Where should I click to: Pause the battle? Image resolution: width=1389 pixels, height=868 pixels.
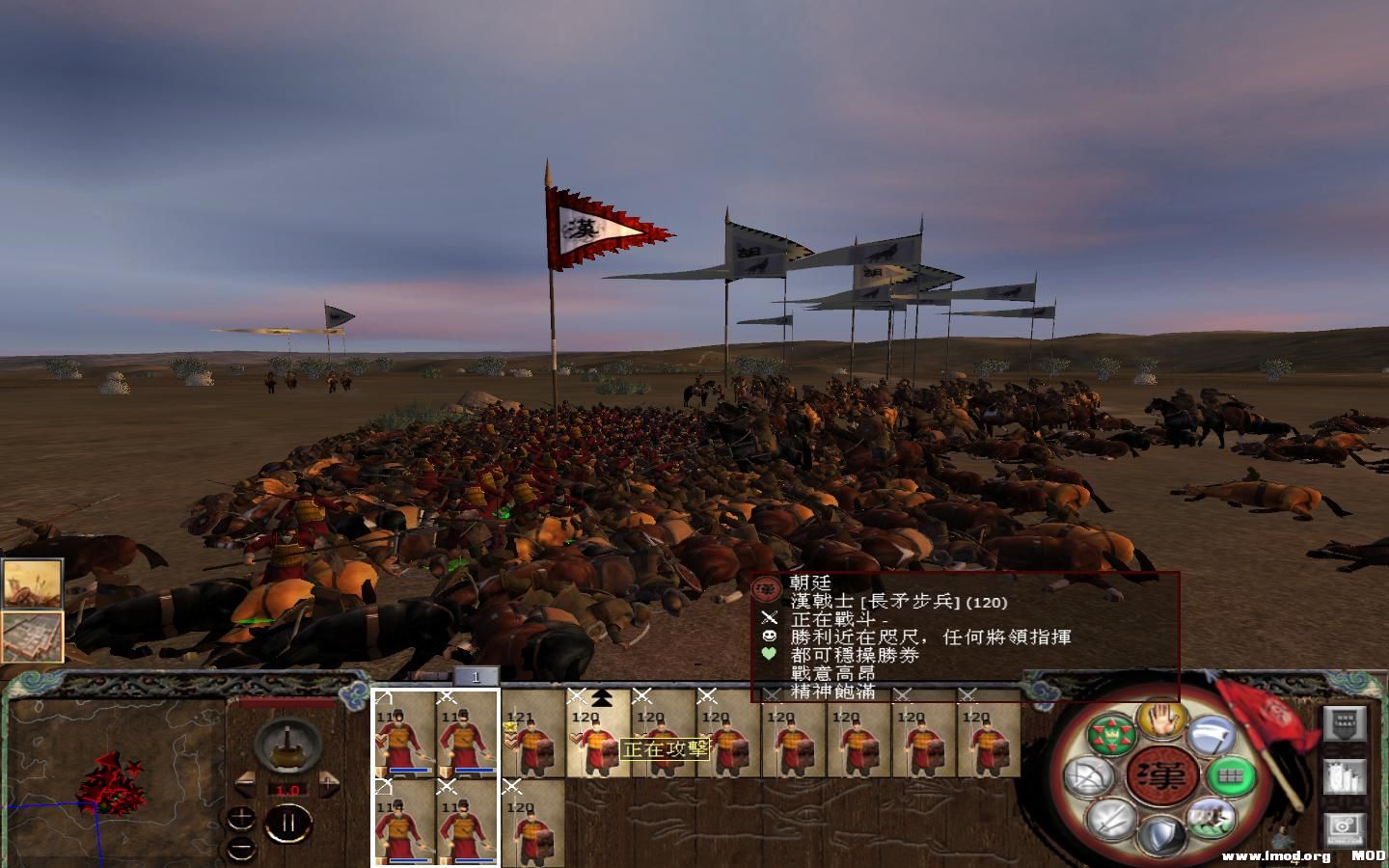point(286,823)
